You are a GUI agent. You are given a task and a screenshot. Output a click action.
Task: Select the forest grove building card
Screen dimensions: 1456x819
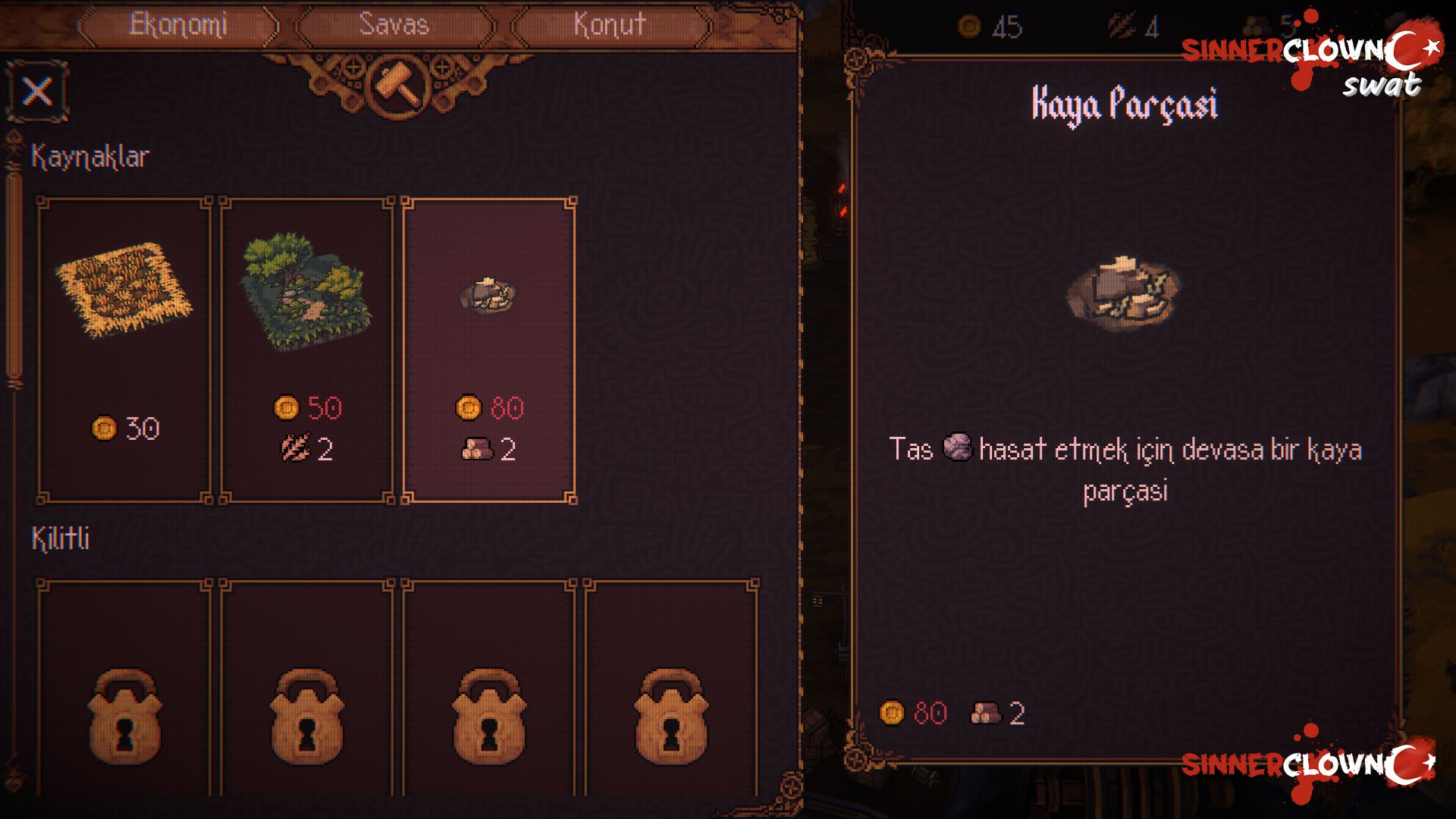pyautogui.click(x=306, y=349)
